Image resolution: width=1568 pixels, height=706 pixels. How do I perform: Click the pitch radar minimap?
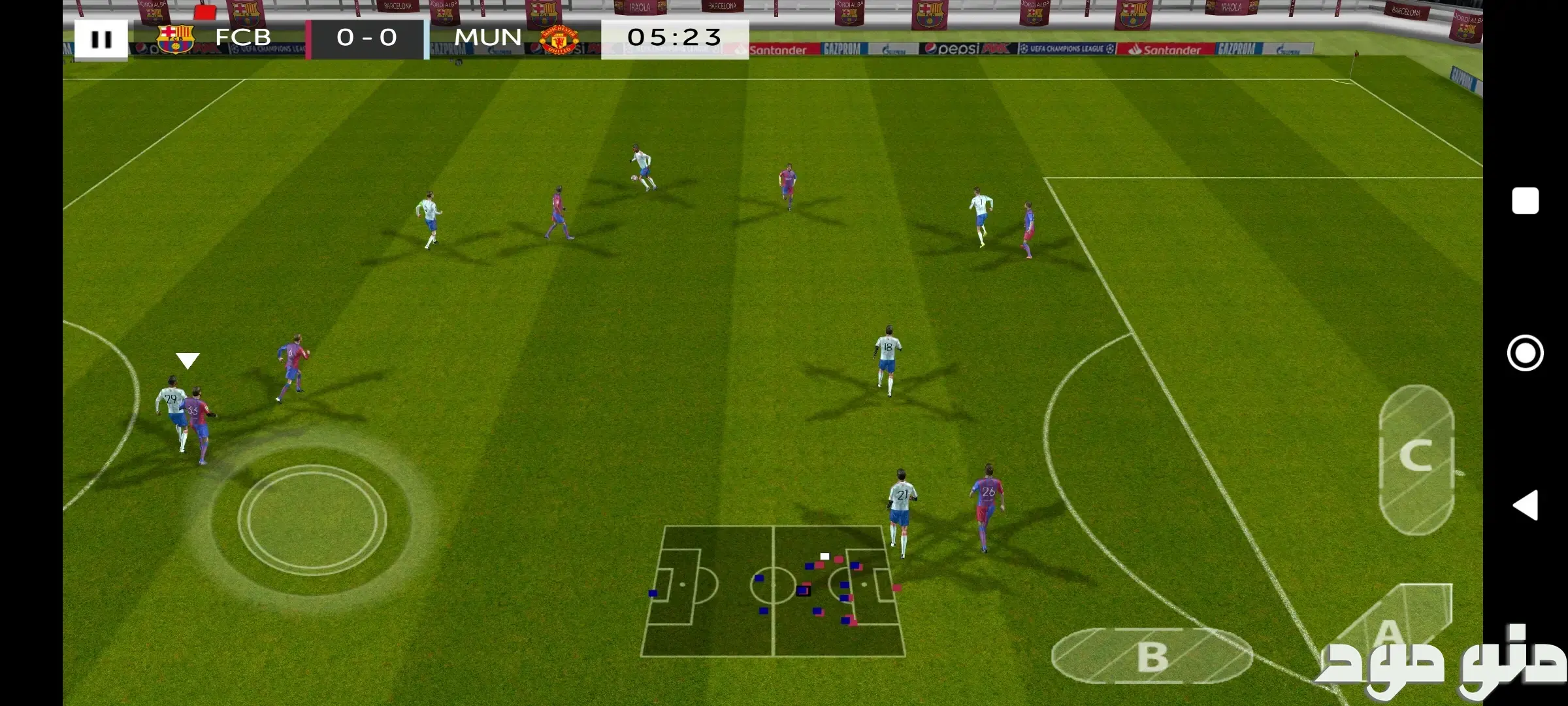(x=774, y=591)
